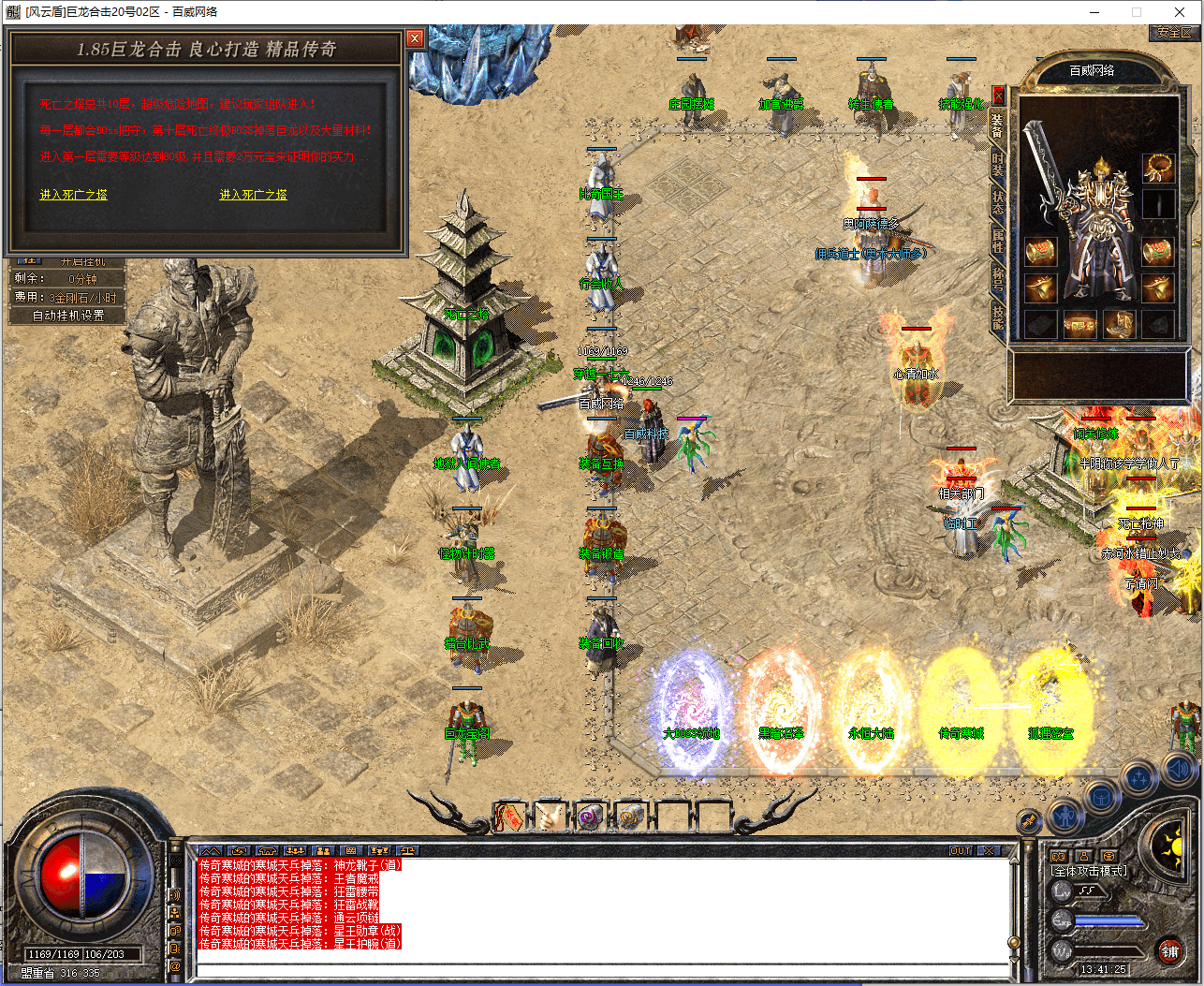
Task: Close the Death Tower dialog window
Action: tap(415, 38)
